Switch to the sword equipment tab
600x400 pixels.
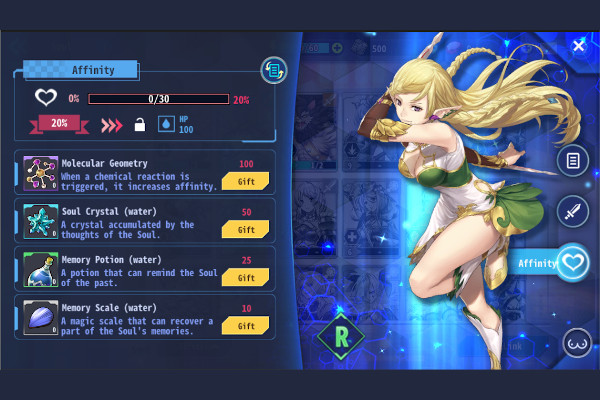[572, 211]
